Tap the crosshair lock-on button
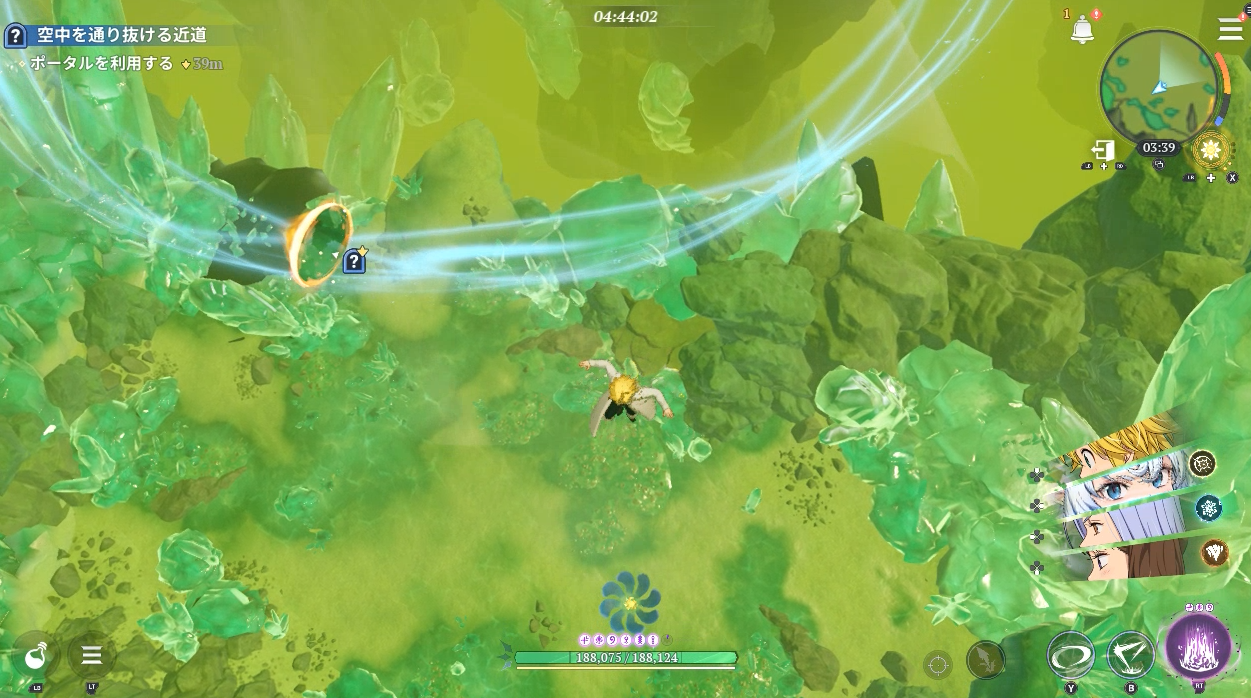Image resolution: width=1251 pixels, height=698 pixels. click(x=937, y=663)
